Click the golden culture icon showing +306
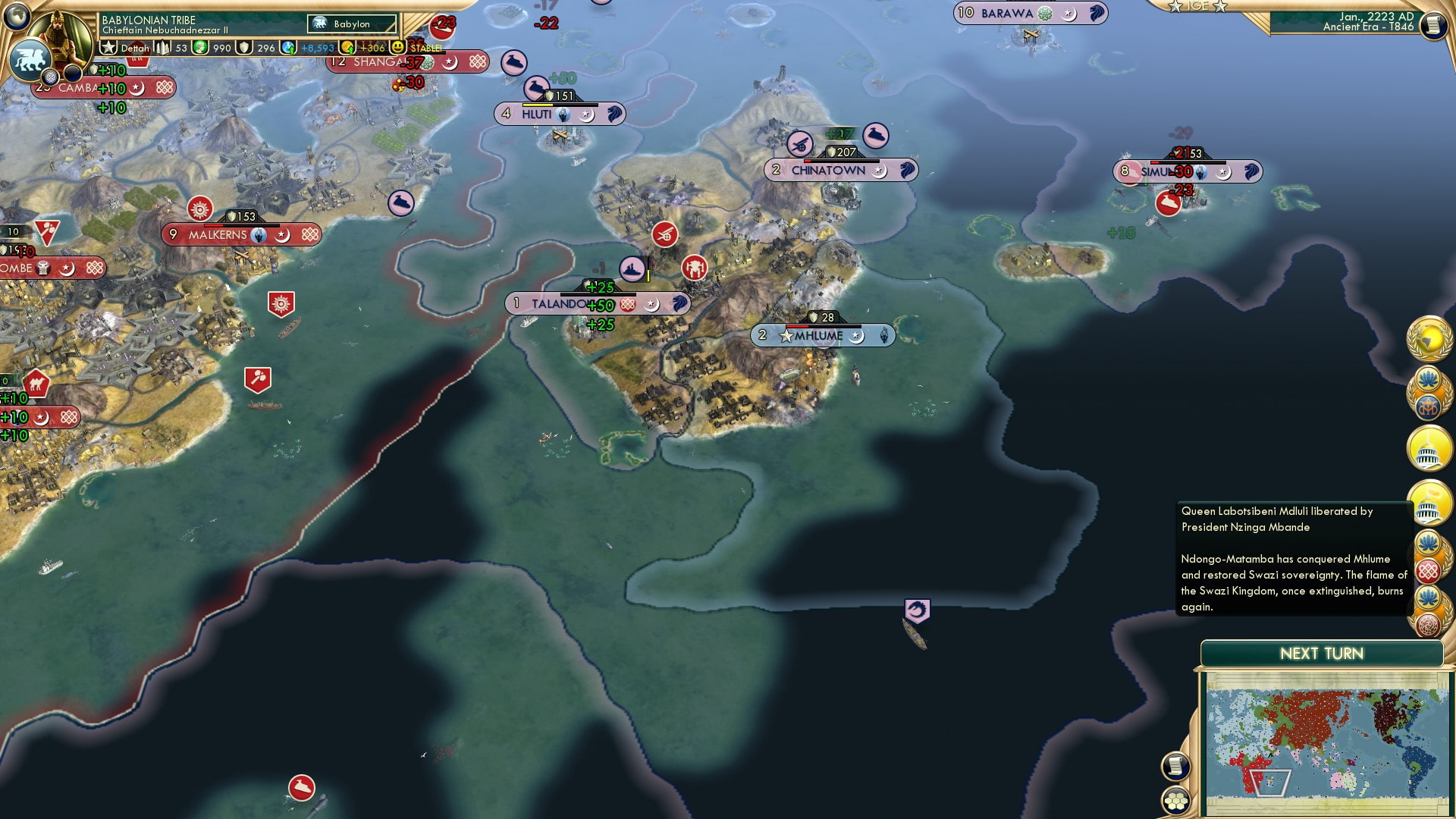 tap(347, 47)
